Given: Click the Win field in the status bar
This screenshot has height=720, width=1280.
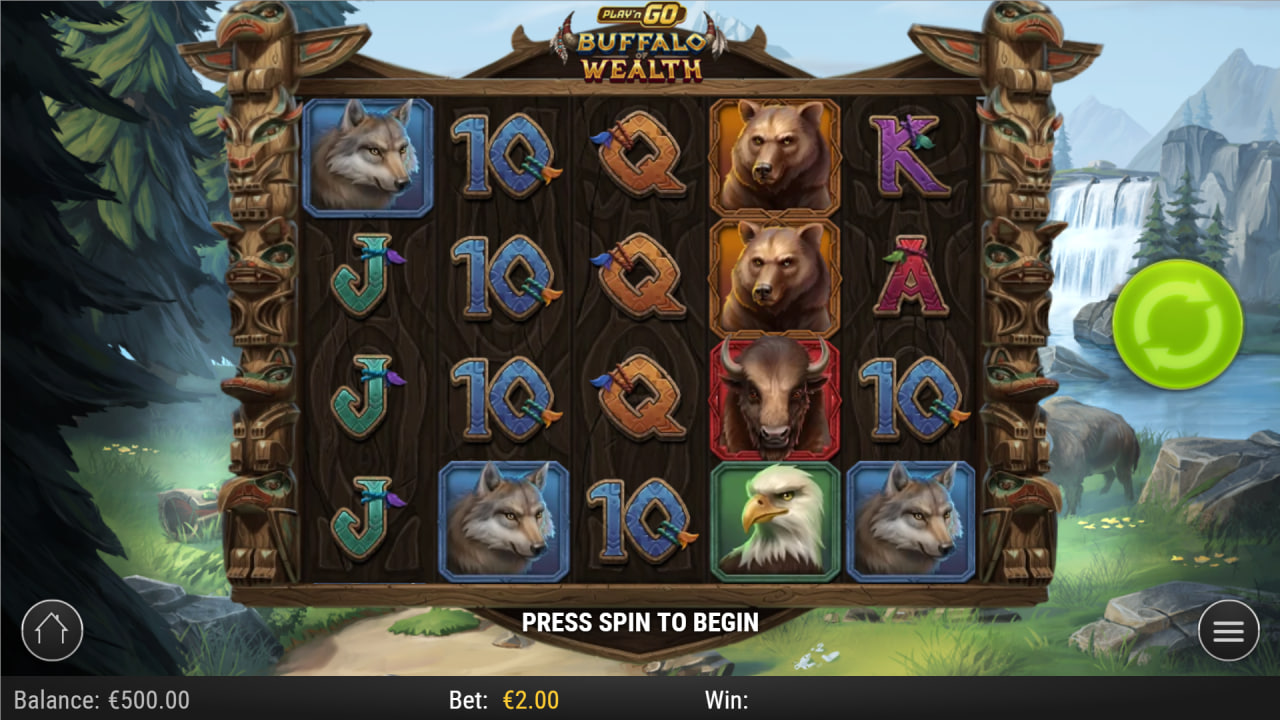Looking at the screenshot, I should click(725, 701).
